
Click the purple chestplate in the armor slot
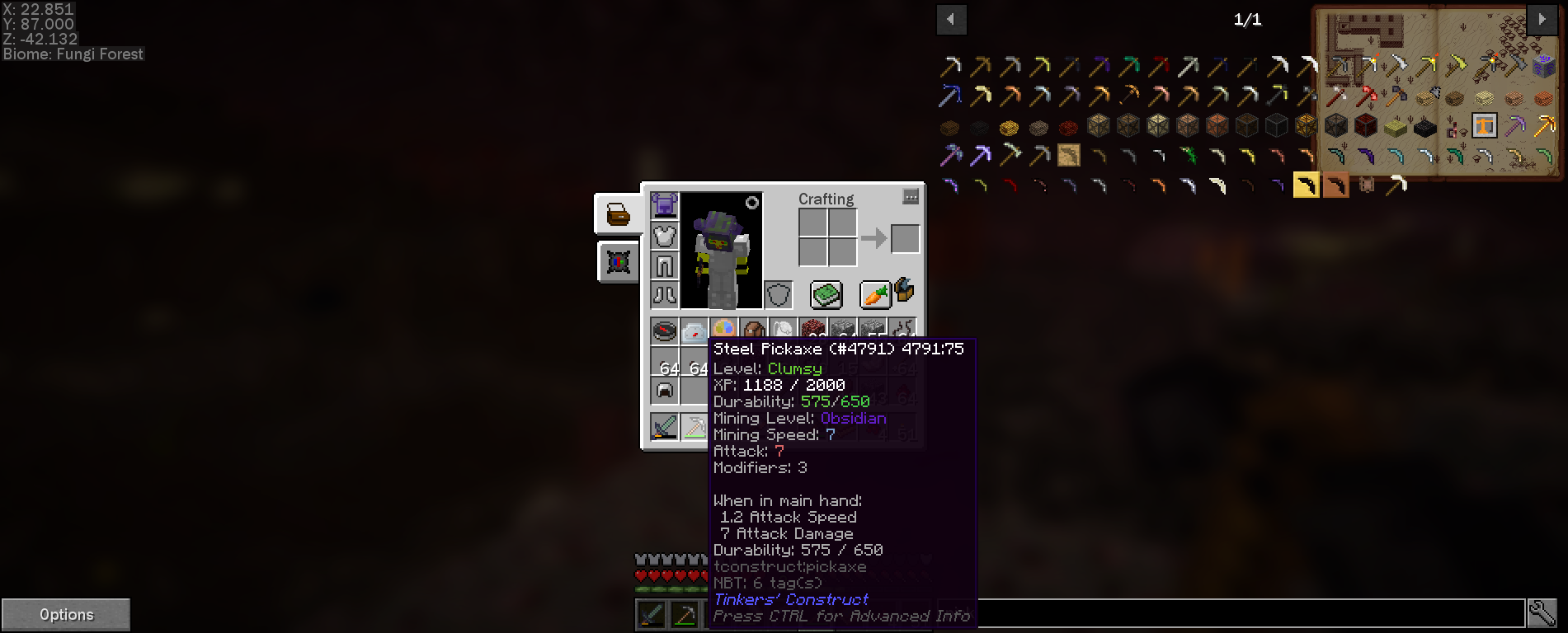[x=664, y=204]
